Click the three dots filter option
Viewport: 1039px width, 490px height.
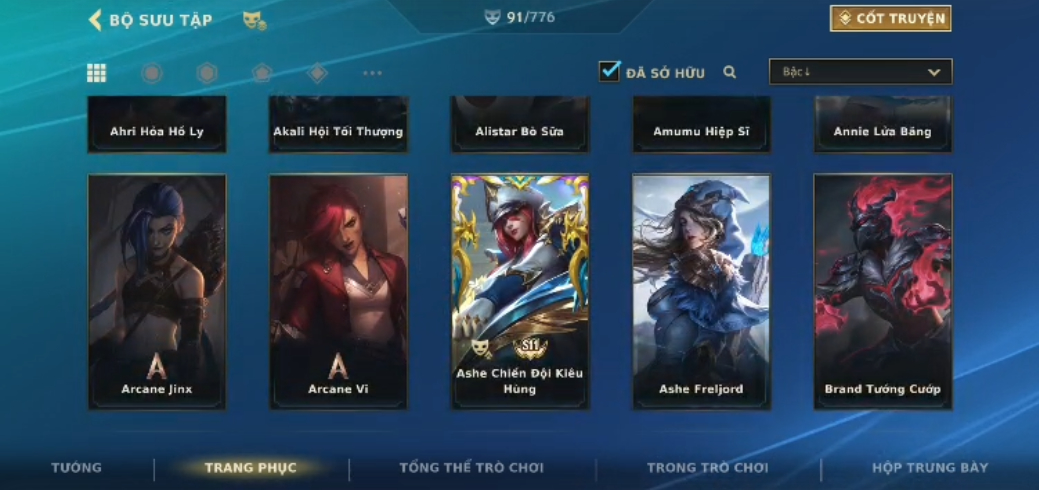372,72
